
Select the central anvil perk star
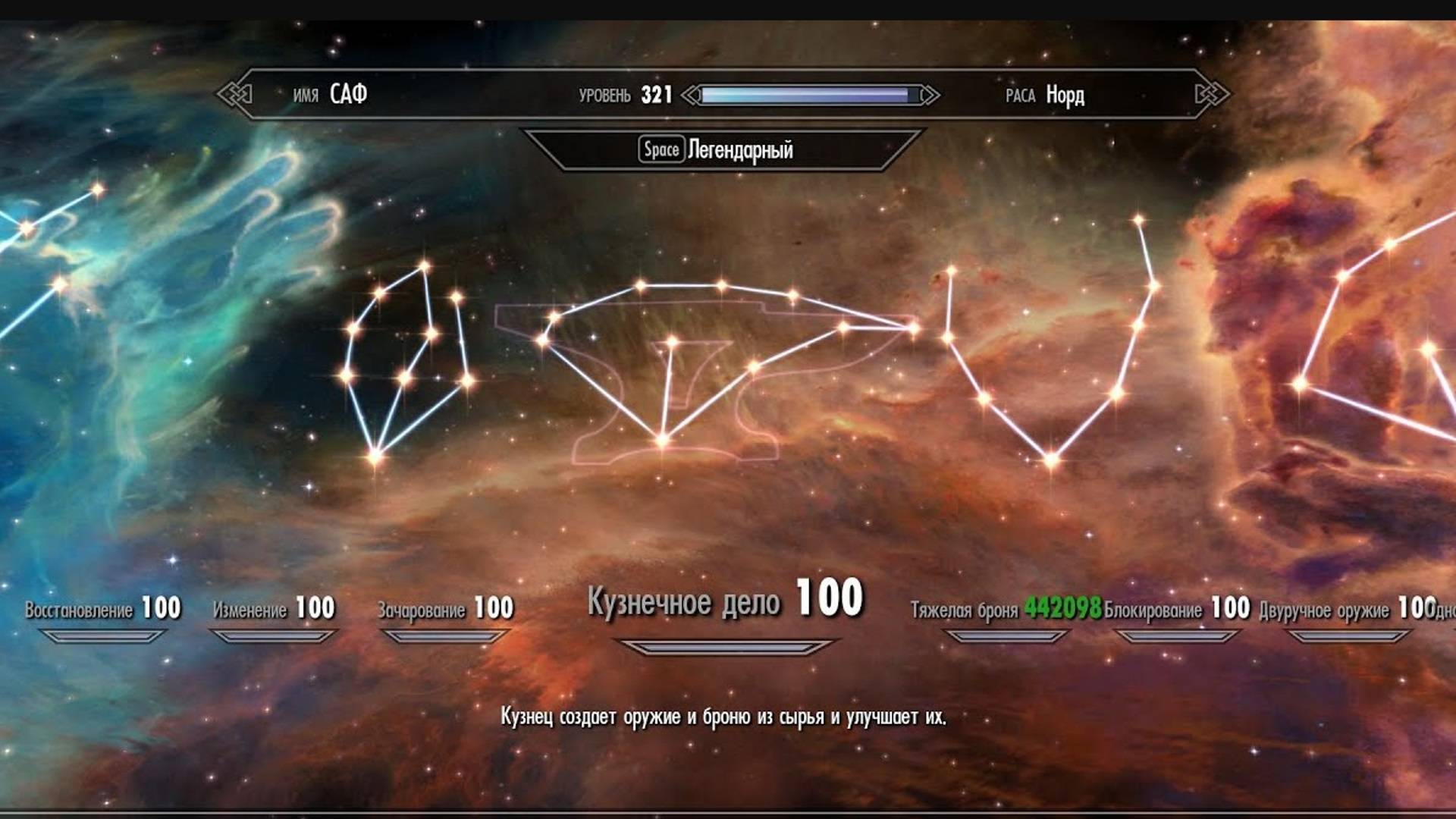coord(672,343)
